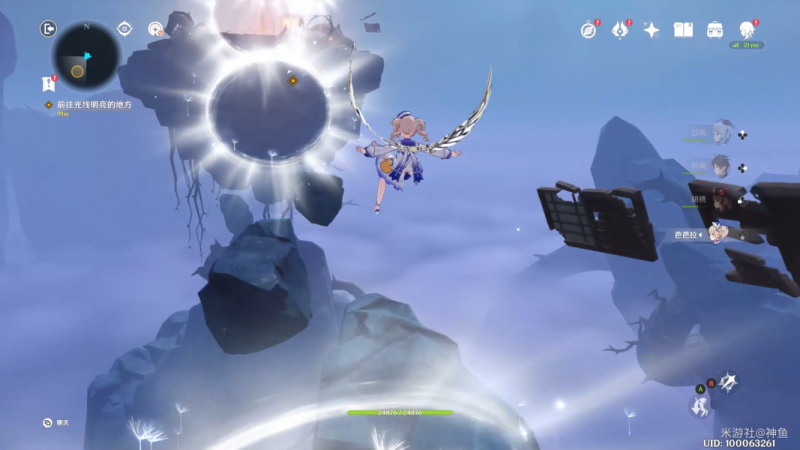The width and height of the screenshot is (800, 450).
Task: Open the battle pass emblem icon
Action: (619, 30)
